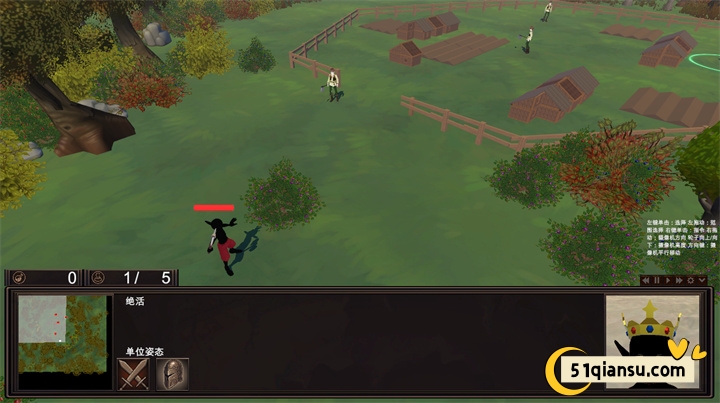
Task: Select the crossed swords unit stance
Action: click(134, 374)
